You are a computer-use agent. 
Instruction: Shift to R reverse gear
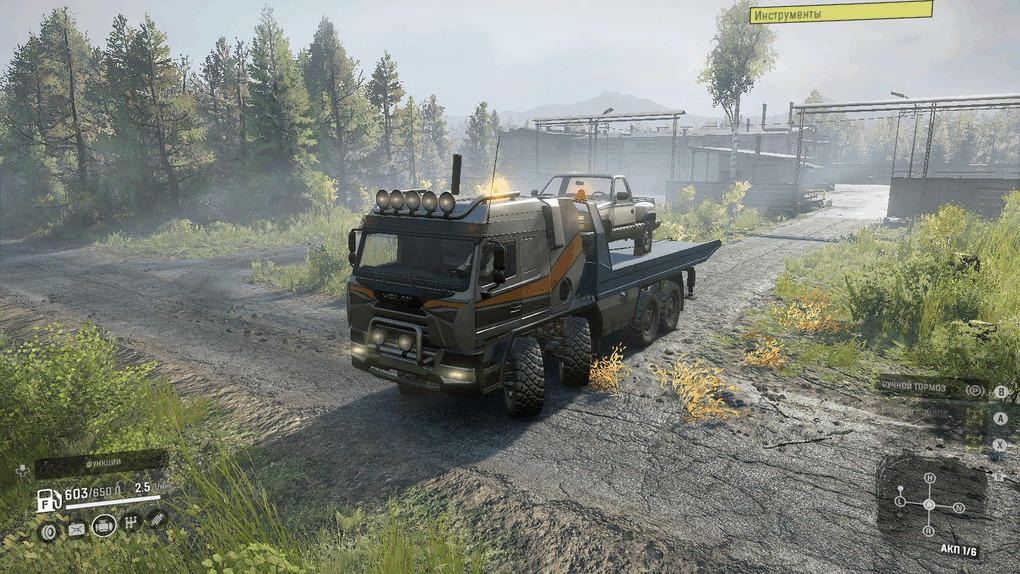coord(928,531)
